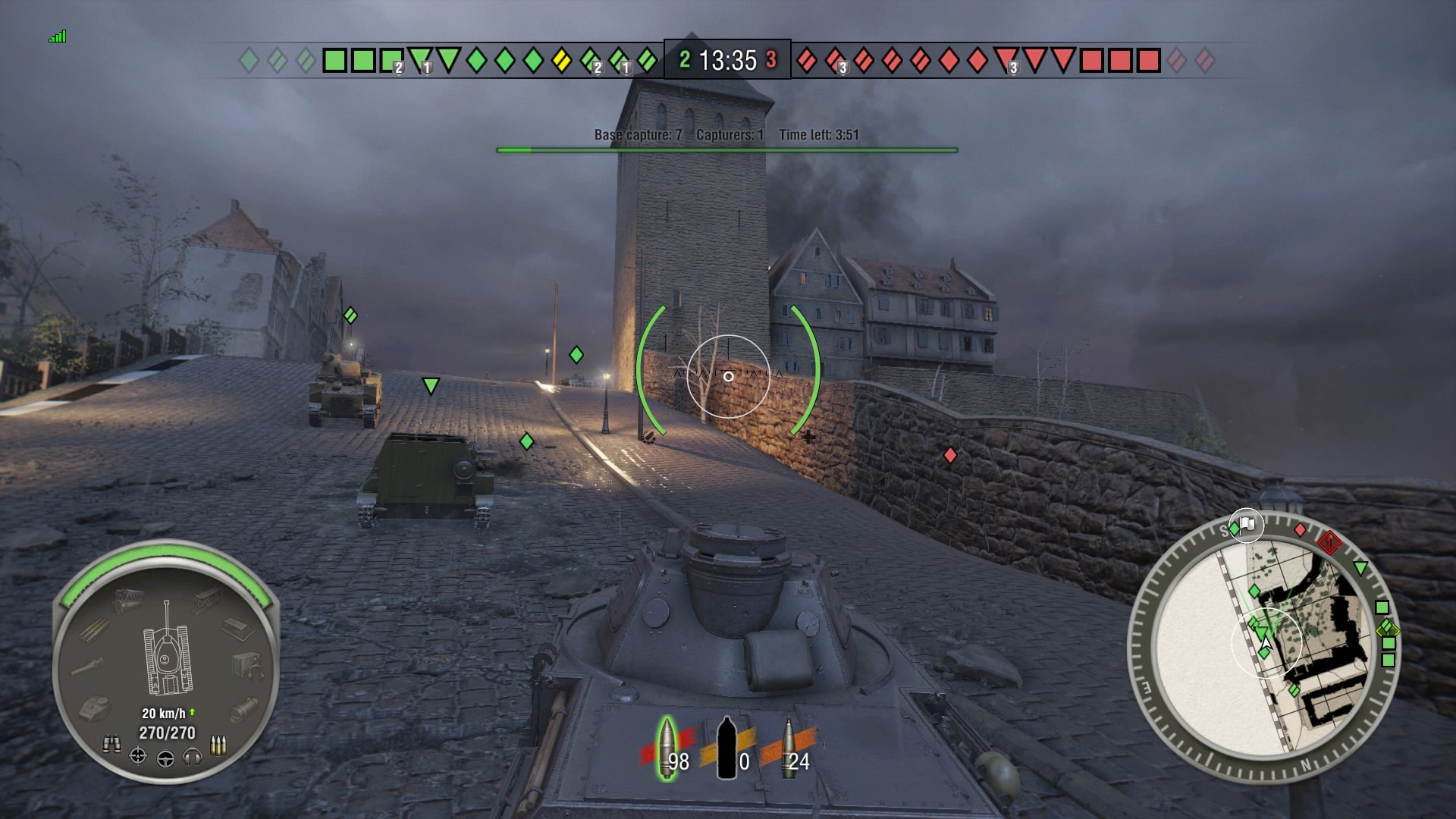Click the steering wheel icon in the damage panel

point(165,758)
